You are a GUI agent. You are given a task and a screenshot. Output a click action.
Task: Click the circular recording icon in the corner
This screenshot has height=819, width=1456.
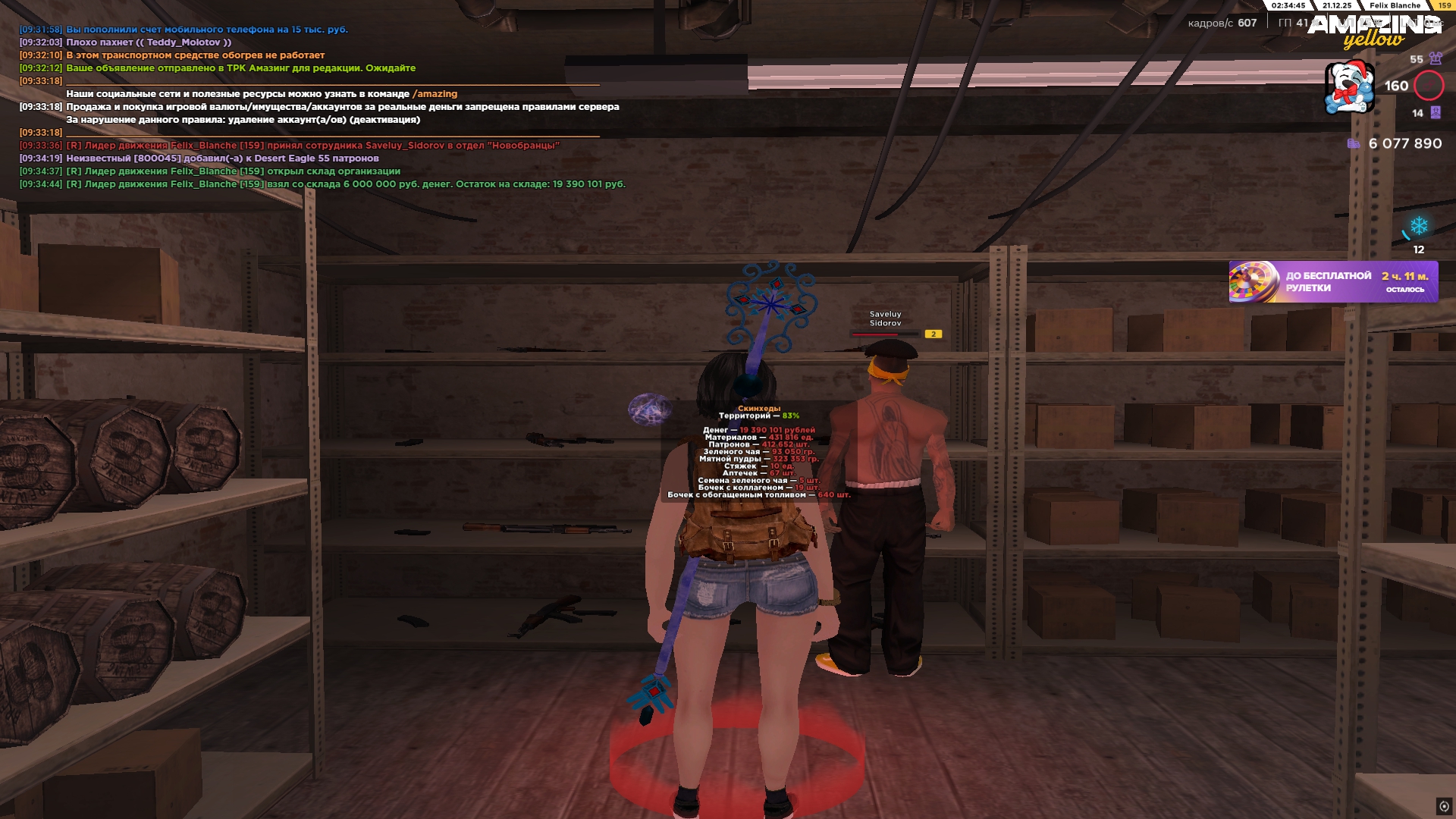[x=1444, y=806]
